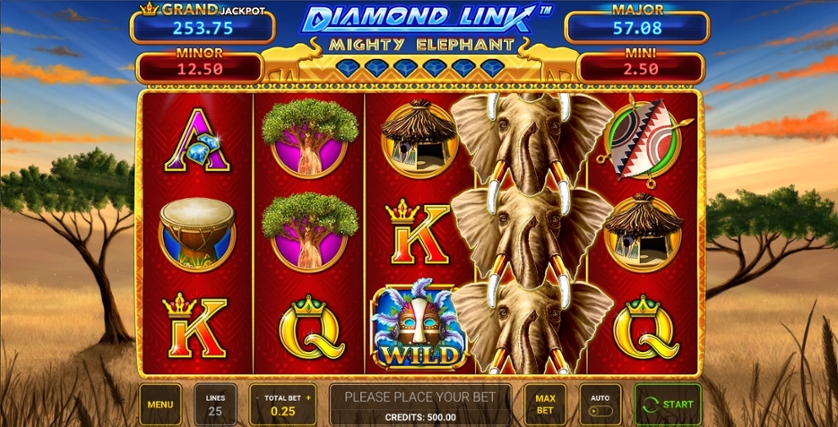Click the Lines 25 selector
This screenshot has width=838, height=427.
[x=216, y=404]
